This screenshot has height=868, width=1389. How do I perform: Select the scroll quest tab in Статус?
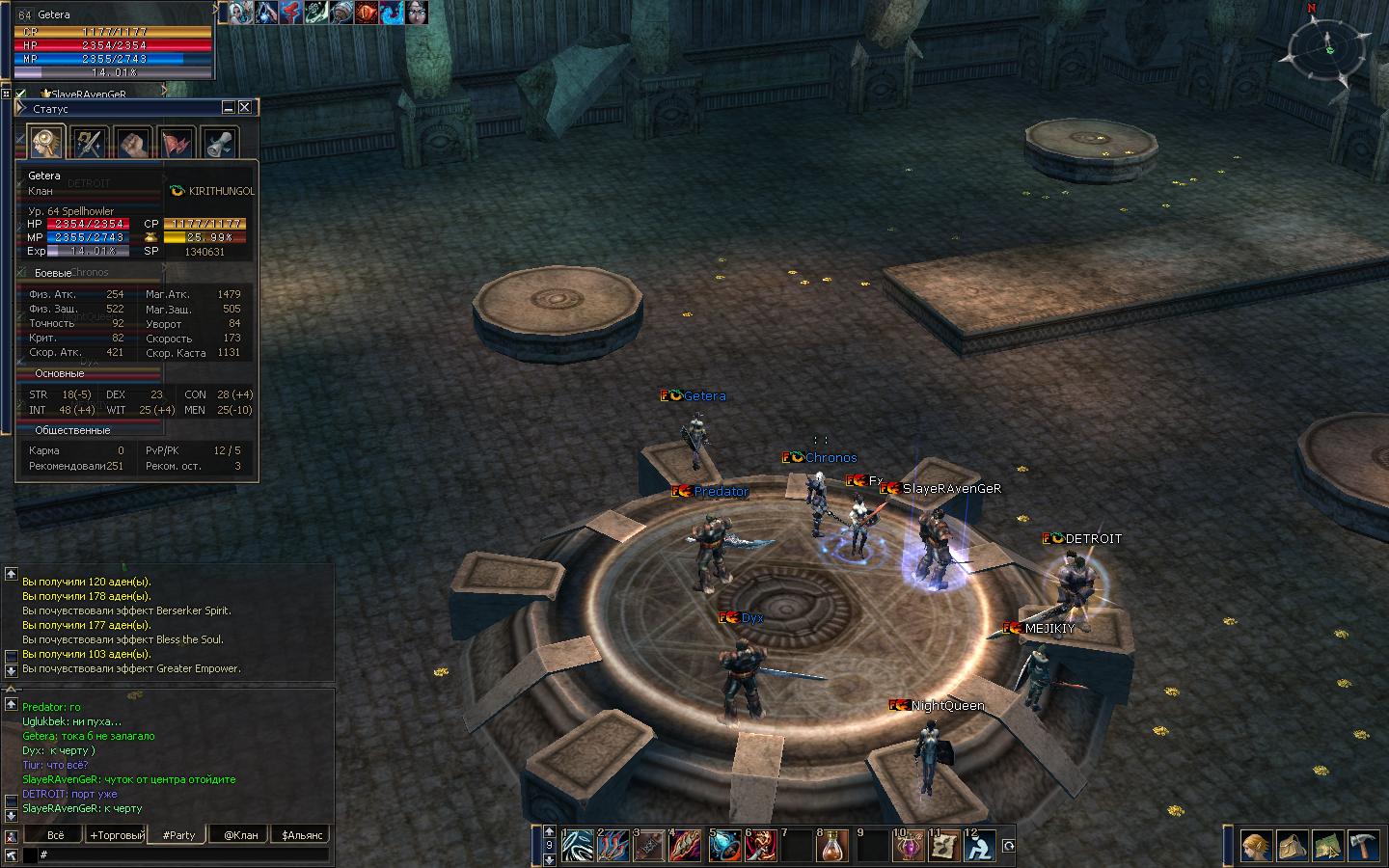[x=220, y=144]
